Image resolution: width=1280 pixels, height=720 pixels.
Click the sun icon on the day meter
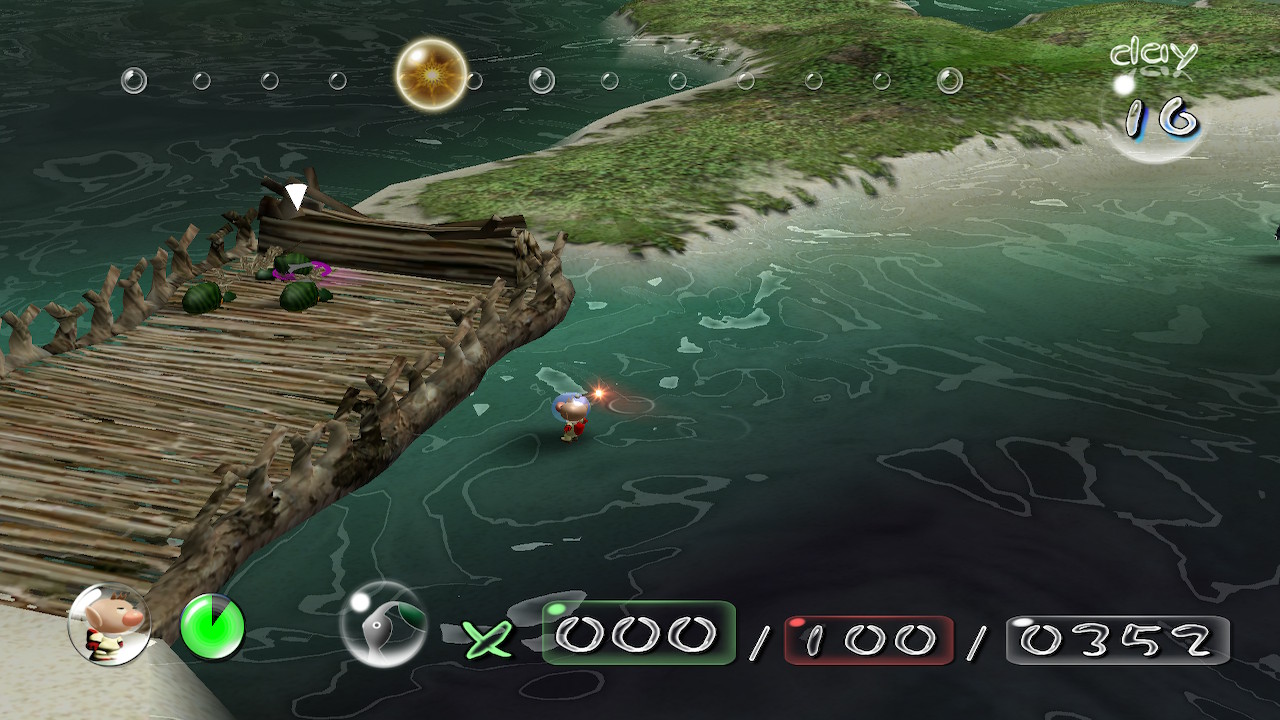click(431, 74)
